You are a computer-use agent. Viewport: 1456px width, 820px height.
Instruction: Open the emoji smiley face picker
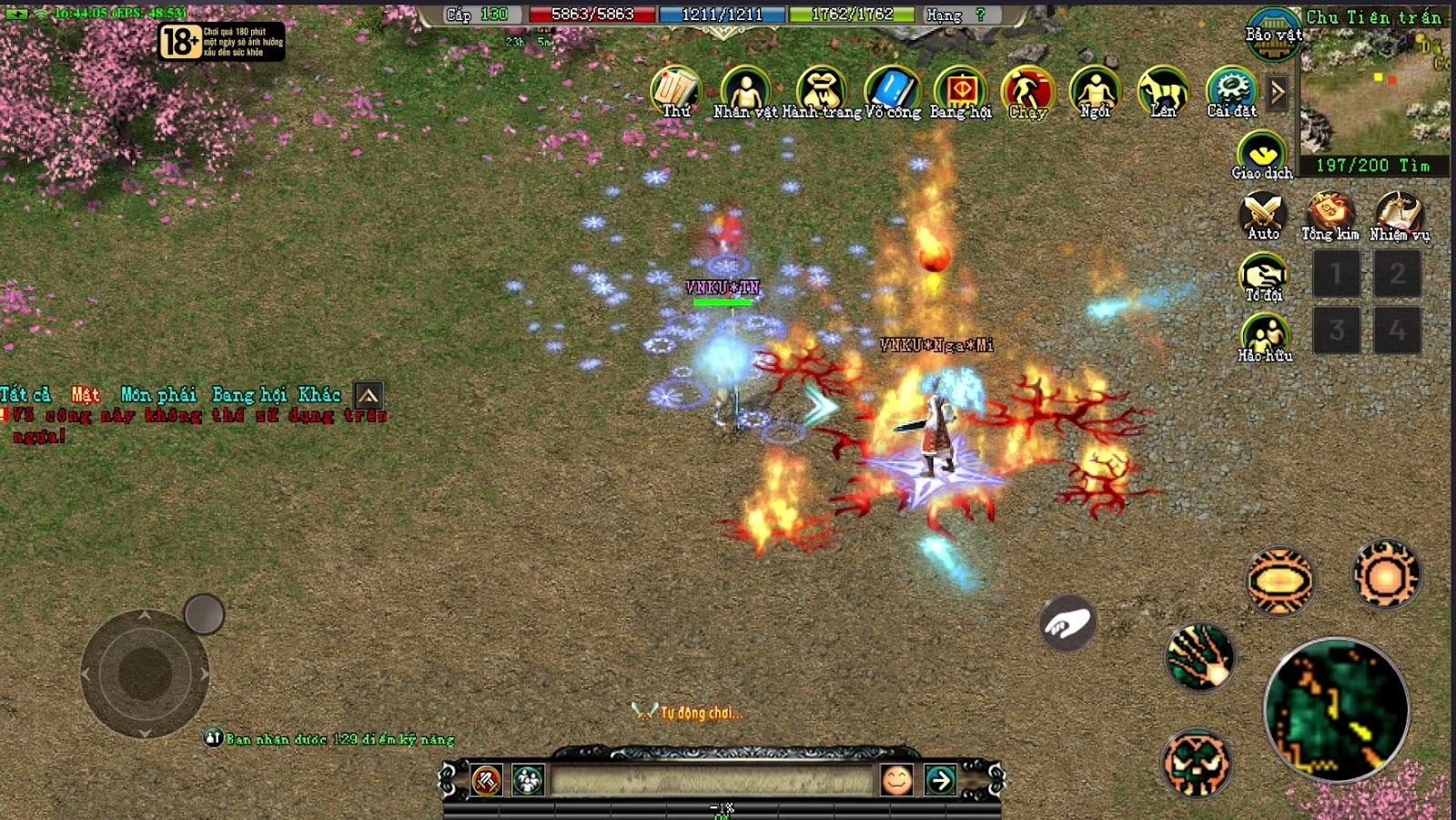click(x=896, y=780)
